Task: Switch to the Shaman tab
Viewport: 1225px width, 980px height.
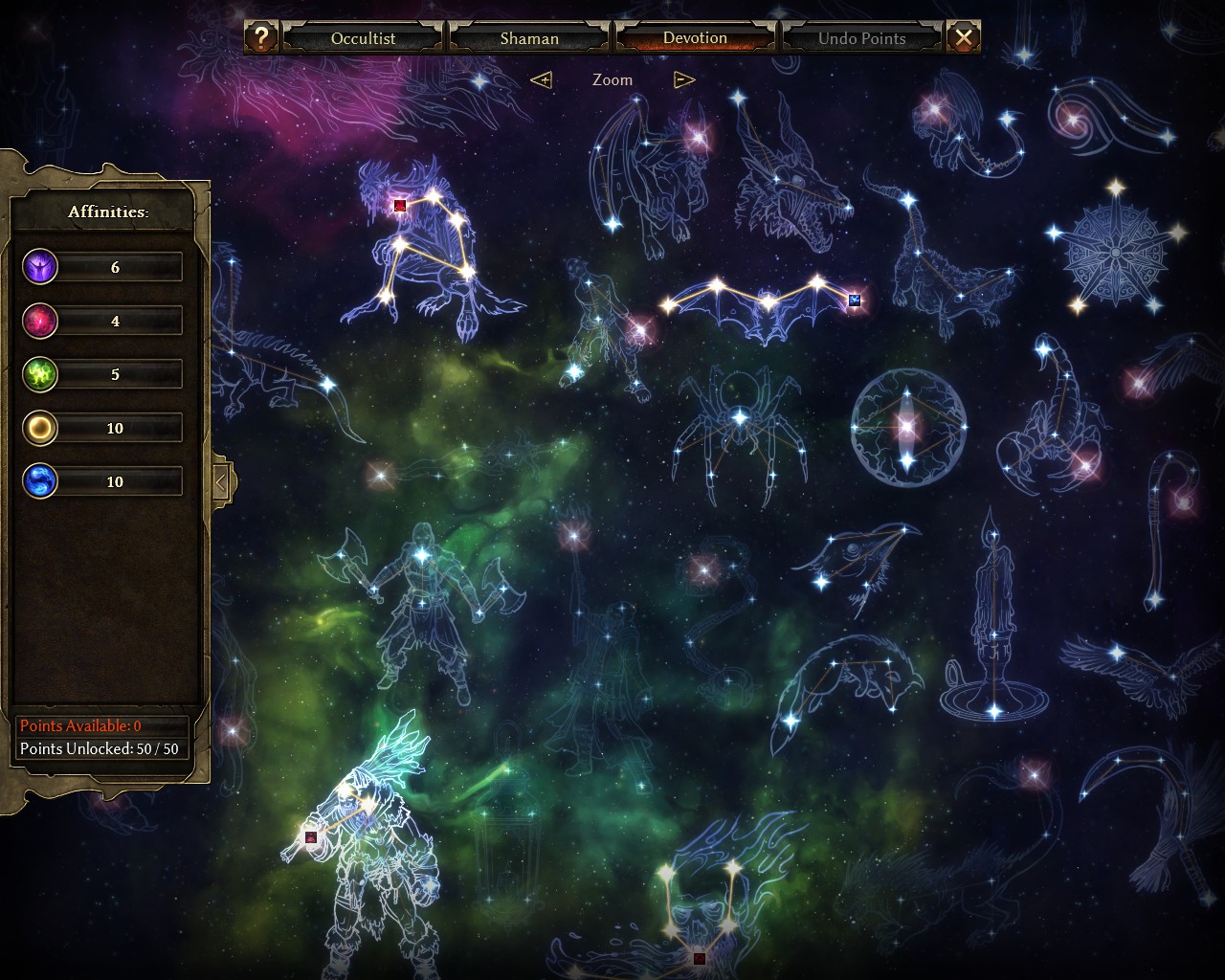Action: click(529, 38)
